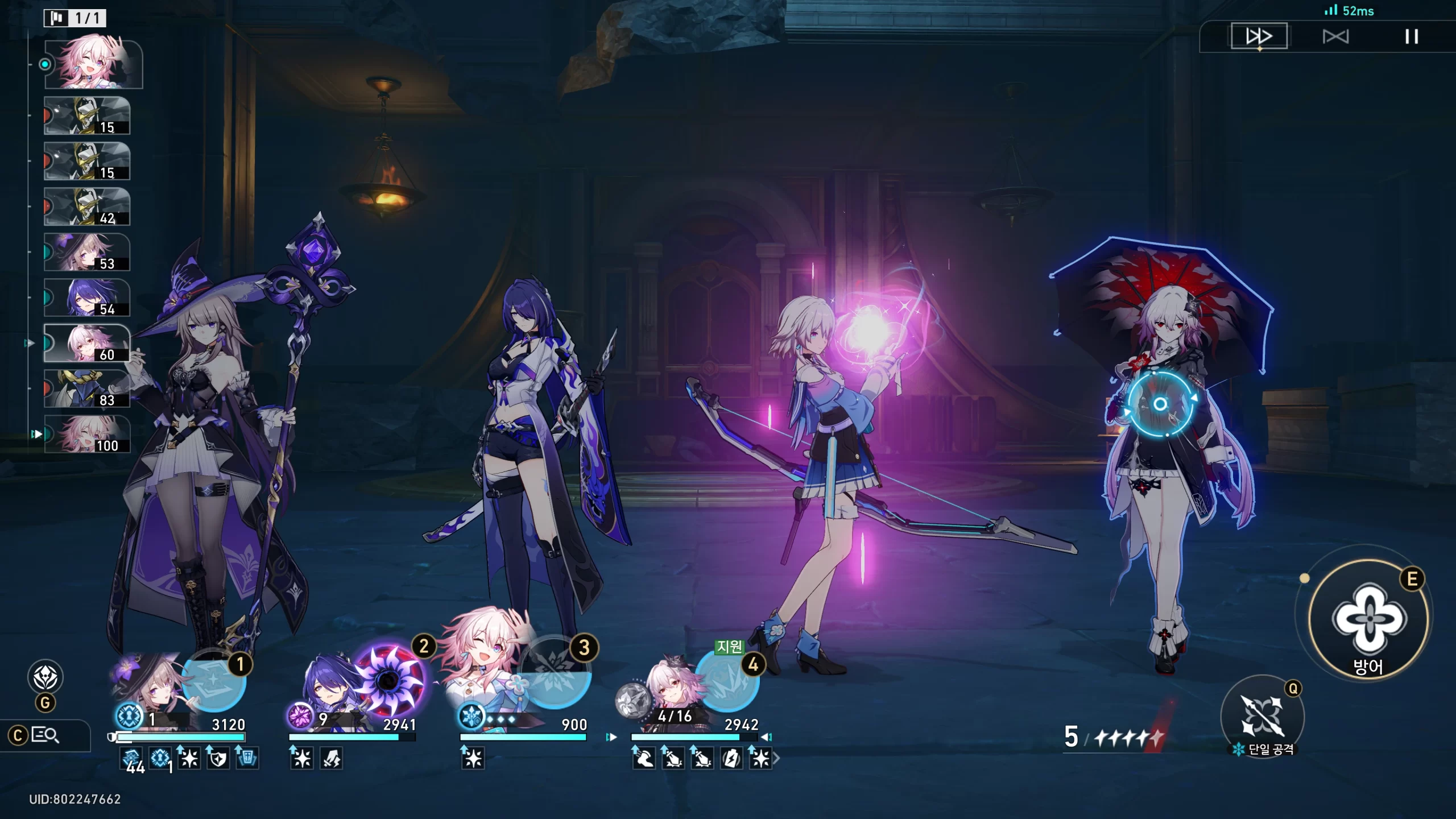Activate the 지원 support character's ultimate numbered 4

click(x=726, y=680)
